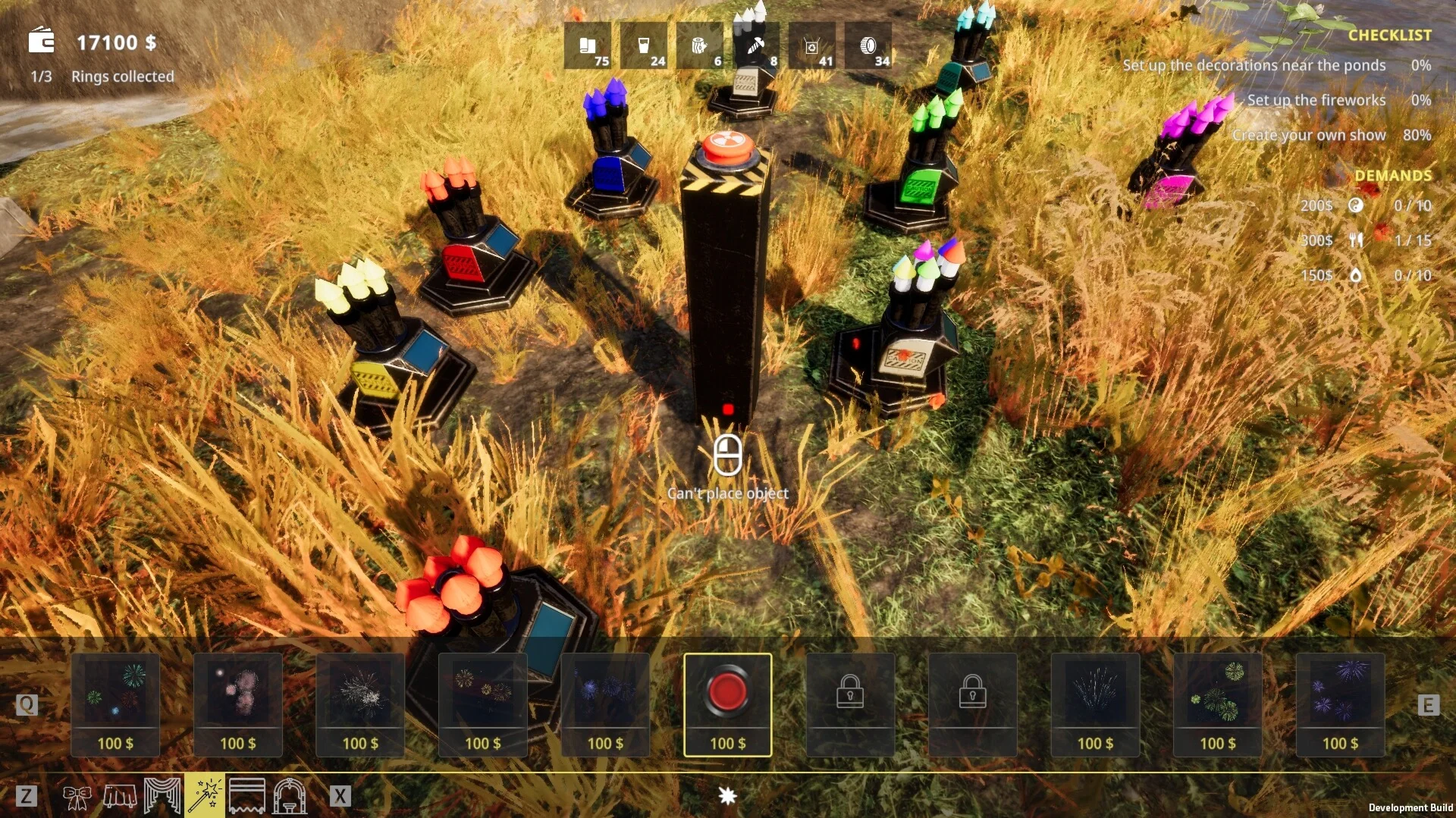Pick the green and yellow fireworks item
The image size is (1456, 818).
(x=1217, y=704)
